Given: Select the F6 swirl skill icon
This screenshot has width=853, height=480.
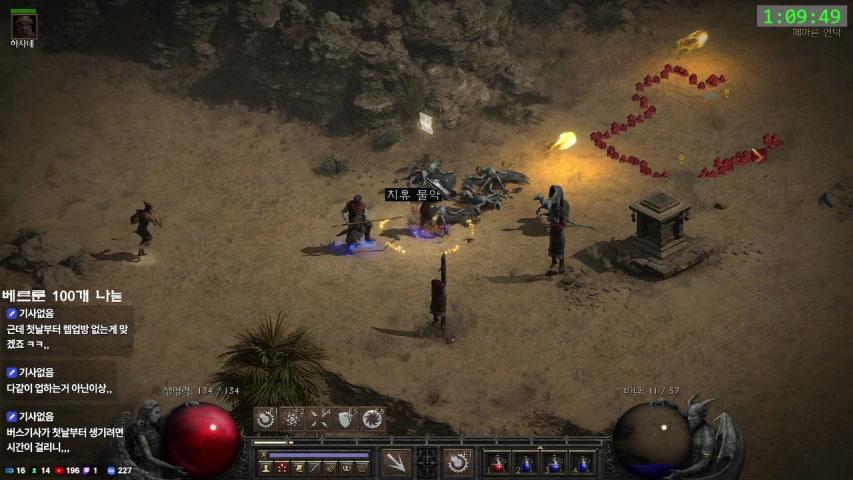Looking at the screenshot, I should pos(373,420).
